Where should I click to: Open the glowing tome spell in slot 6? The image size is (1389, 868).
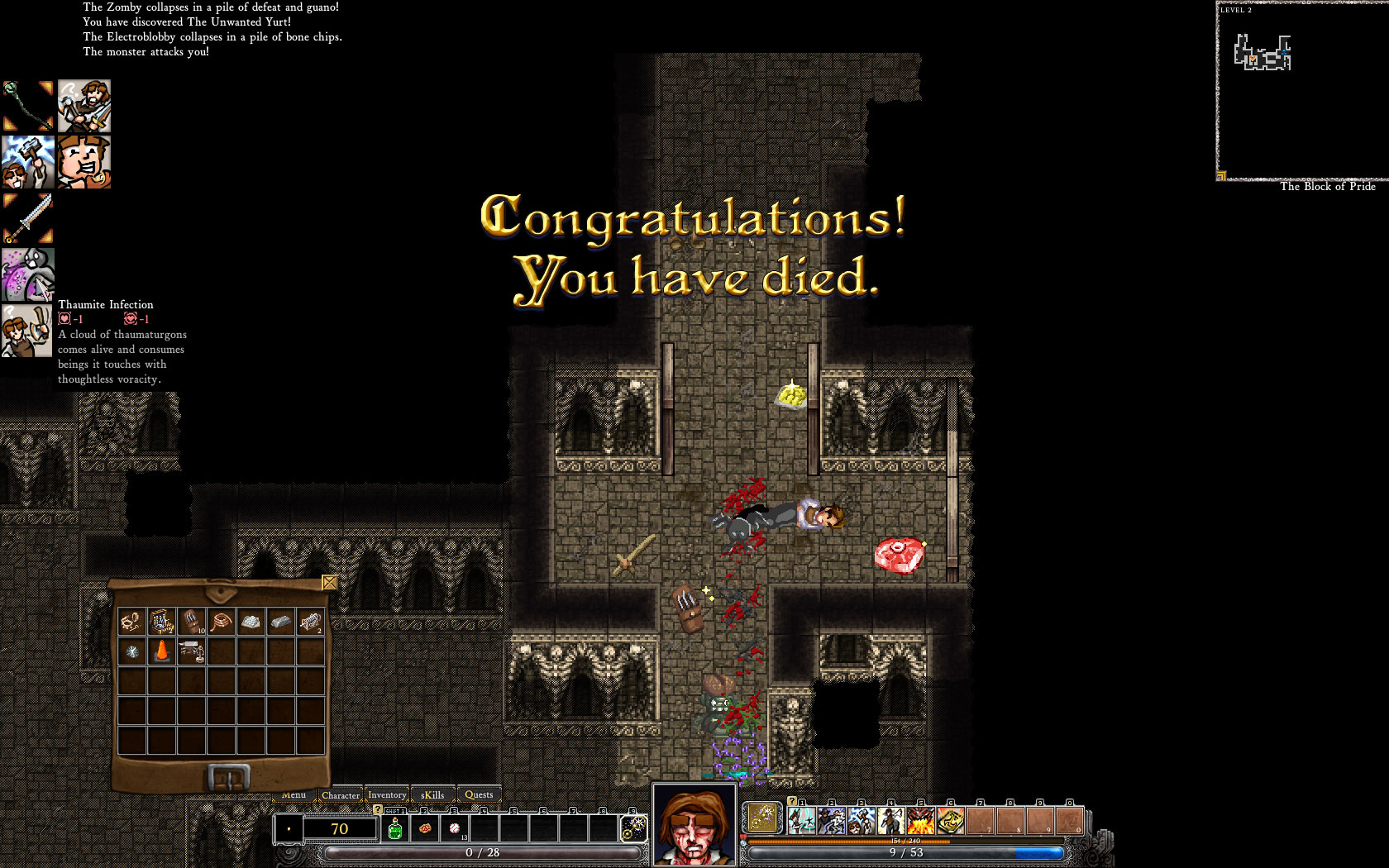950,820
